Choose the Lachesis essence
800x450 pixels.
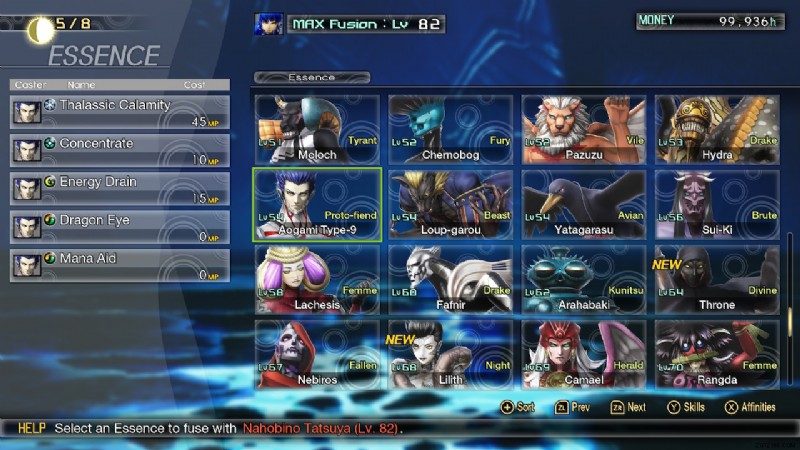point(316,280)
